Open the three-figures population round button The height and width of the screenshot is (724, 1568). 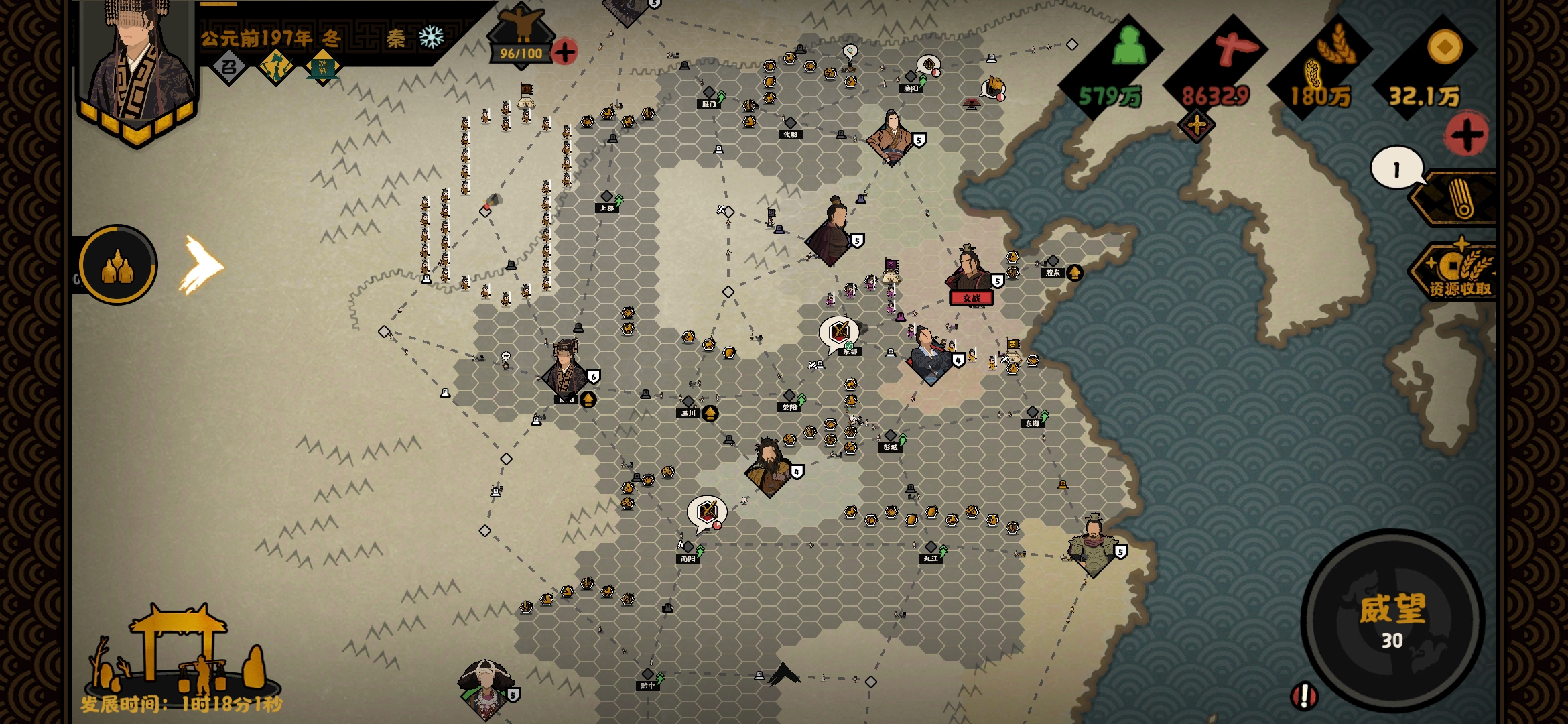118,265
